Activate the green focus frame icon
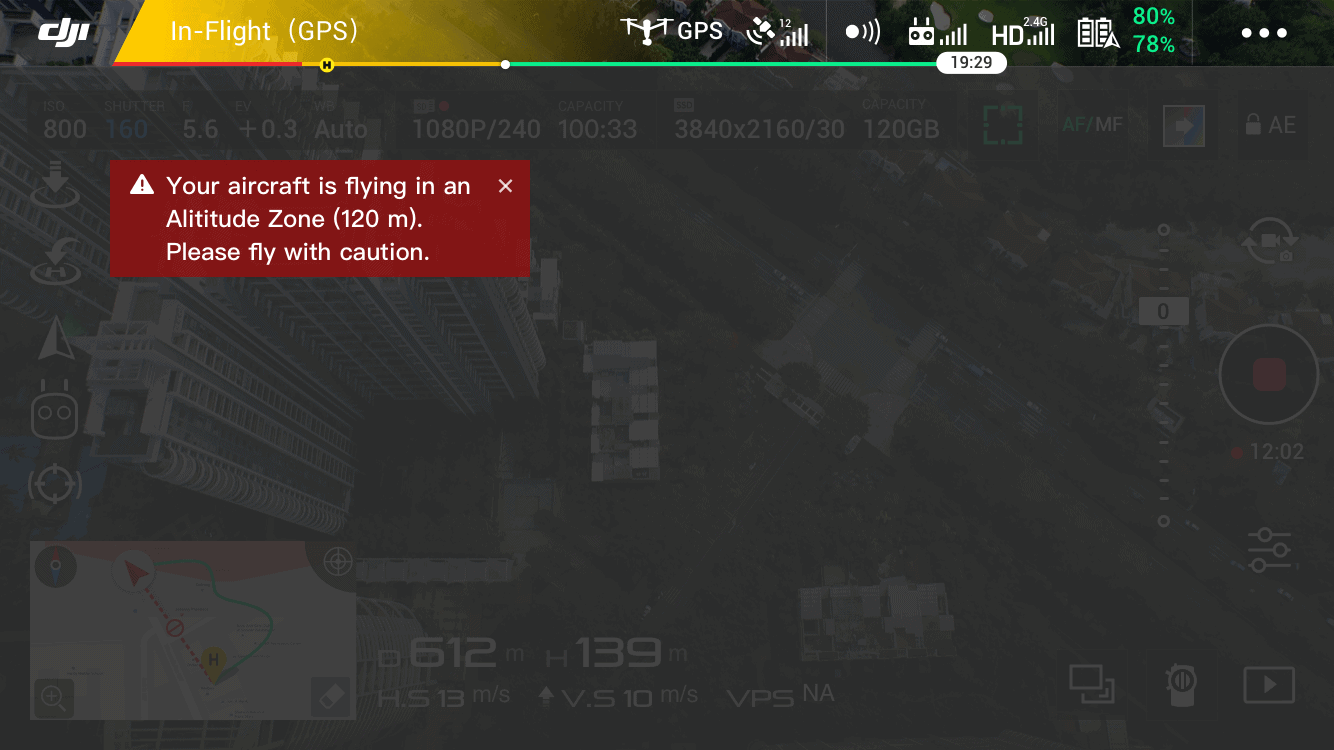1334x750 pixels. click(x=1002, y=125)
